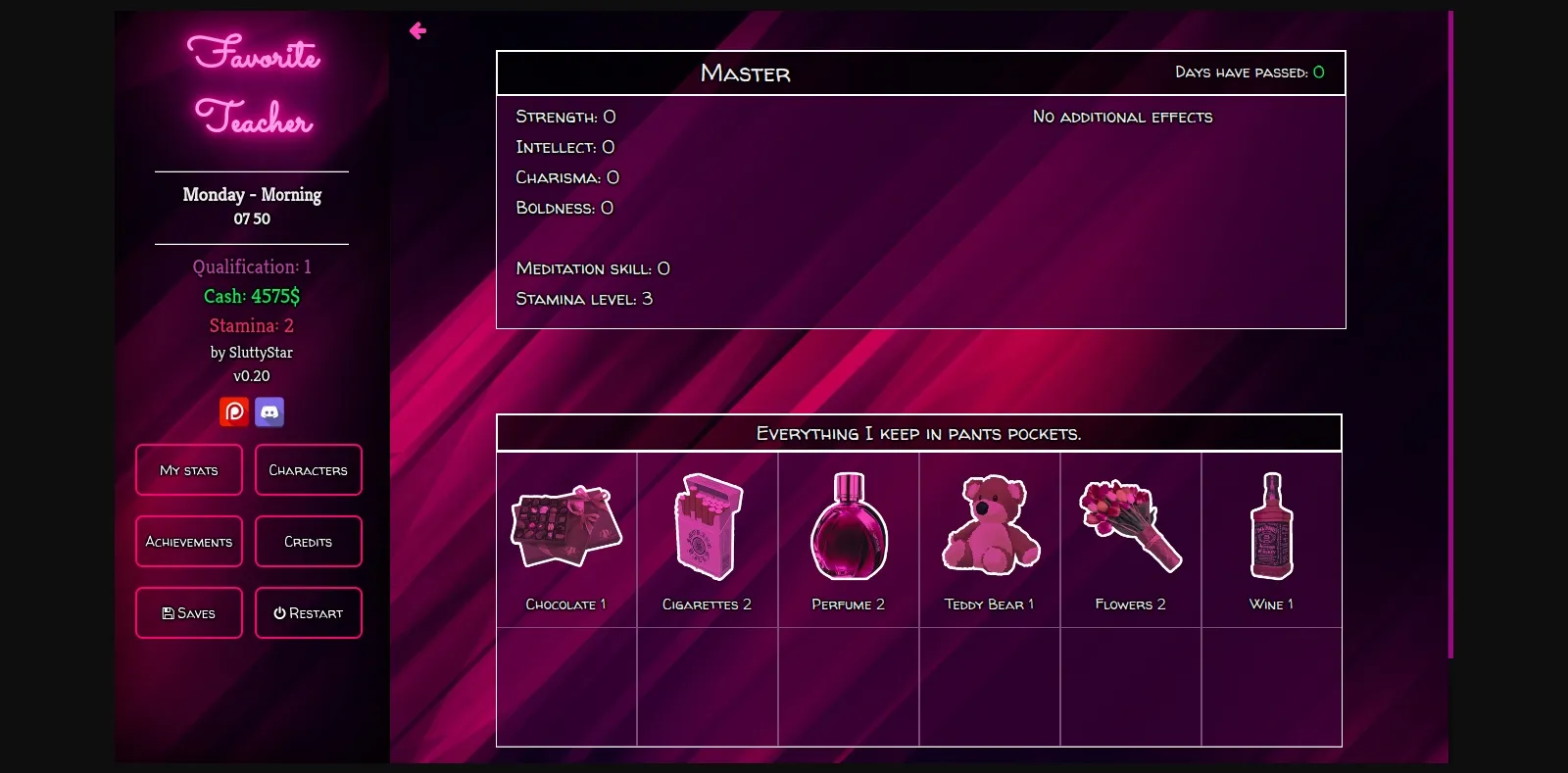Click the Master header title
Screen dimensions: 1568x773
745,73
